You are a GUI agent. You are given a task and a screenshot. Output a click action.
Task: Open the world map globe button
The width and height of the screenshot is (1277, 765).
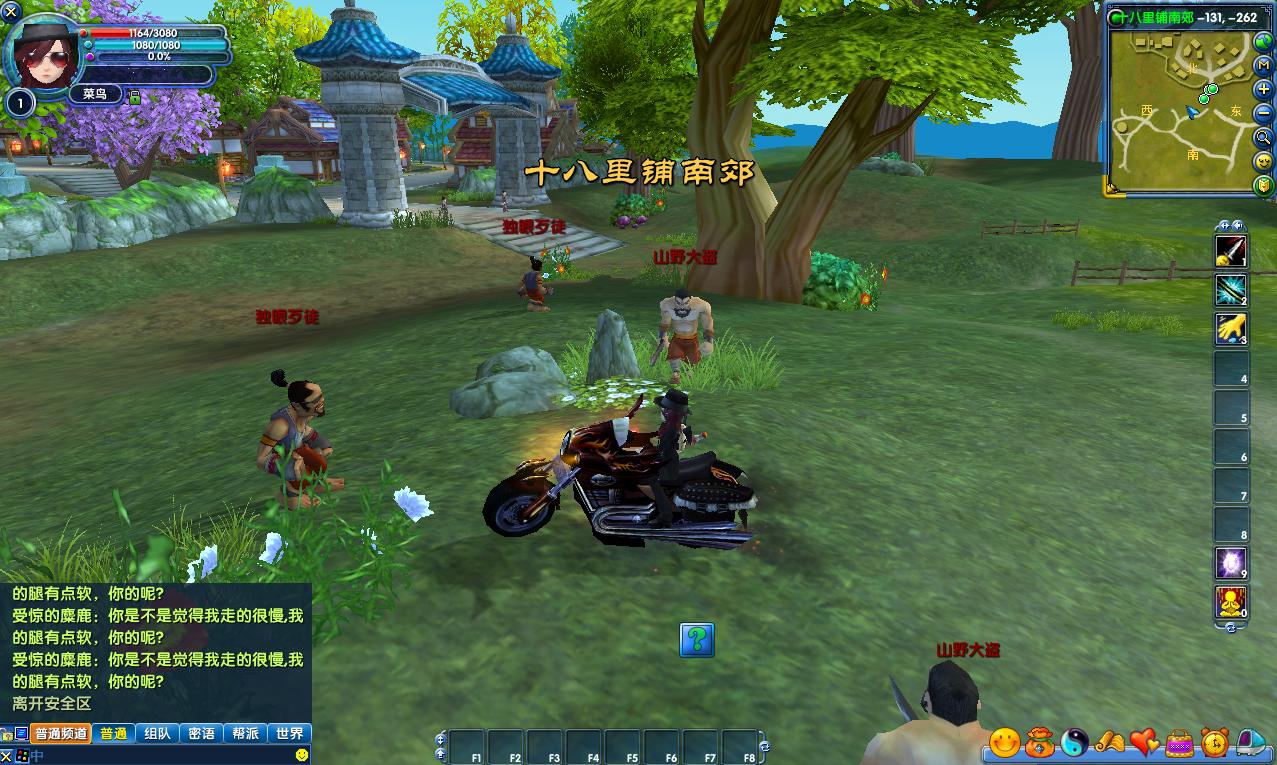1264,42
